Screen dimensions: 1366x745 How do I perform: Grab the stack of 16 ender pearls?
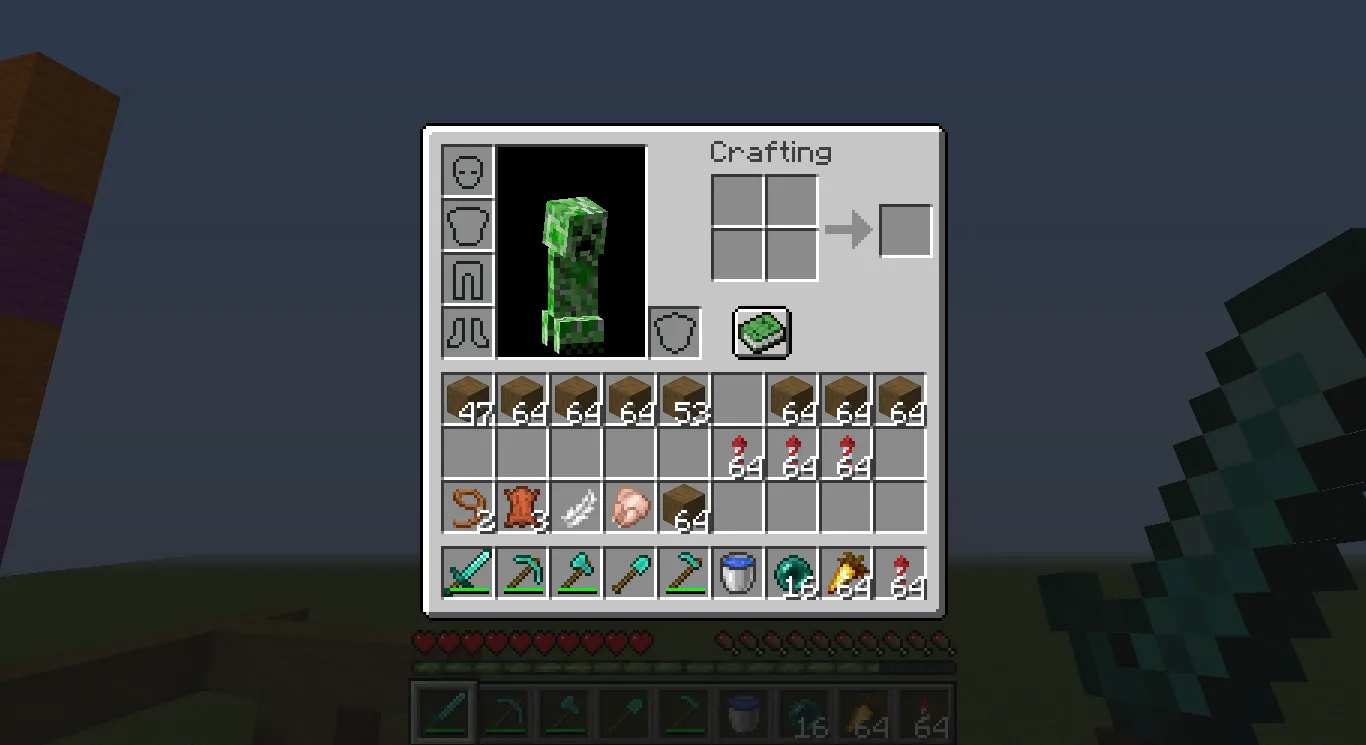click(792, 572)
